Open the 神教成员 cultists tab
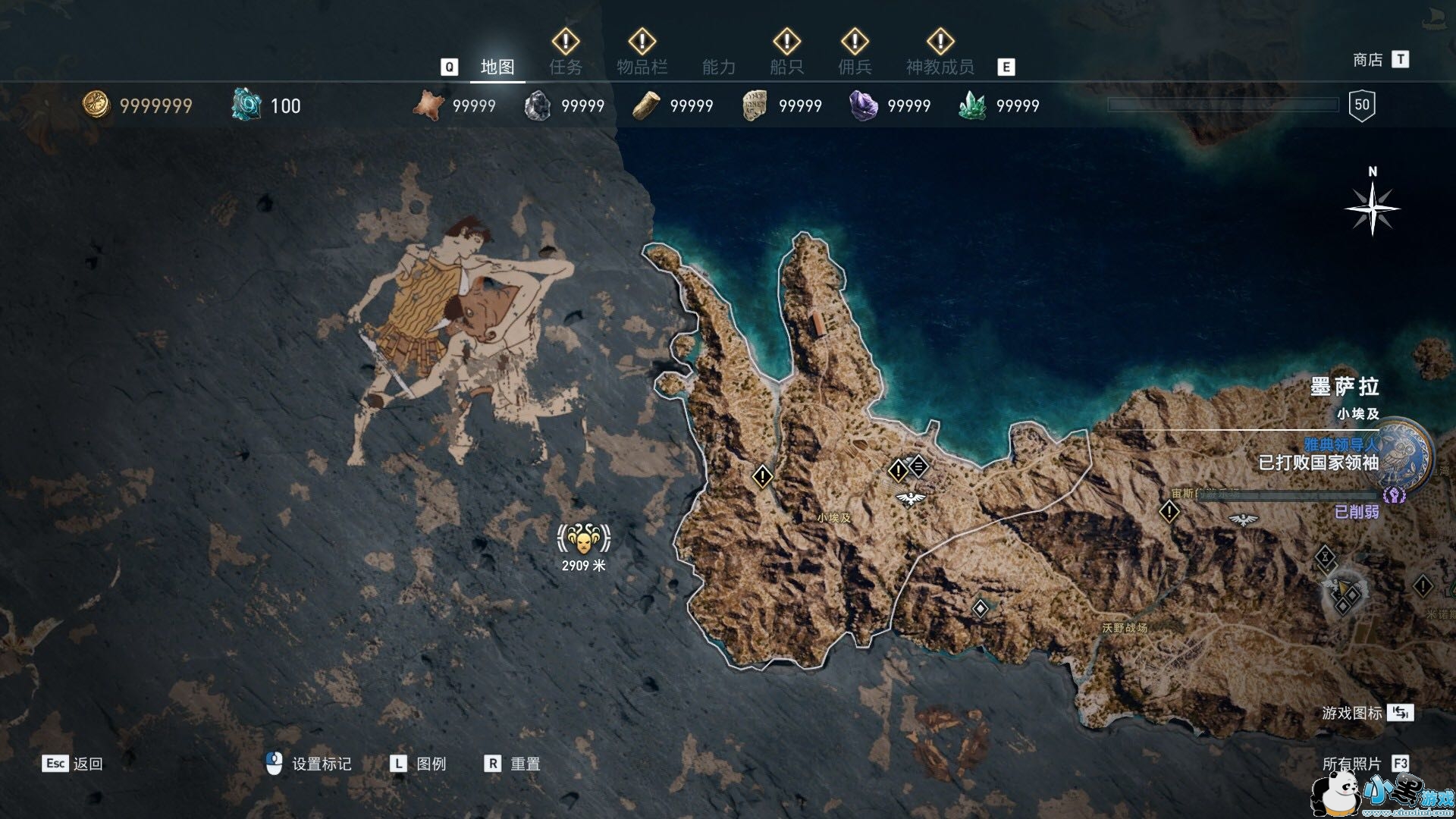This screenshot has height=819, width=1456. (940, 67)
